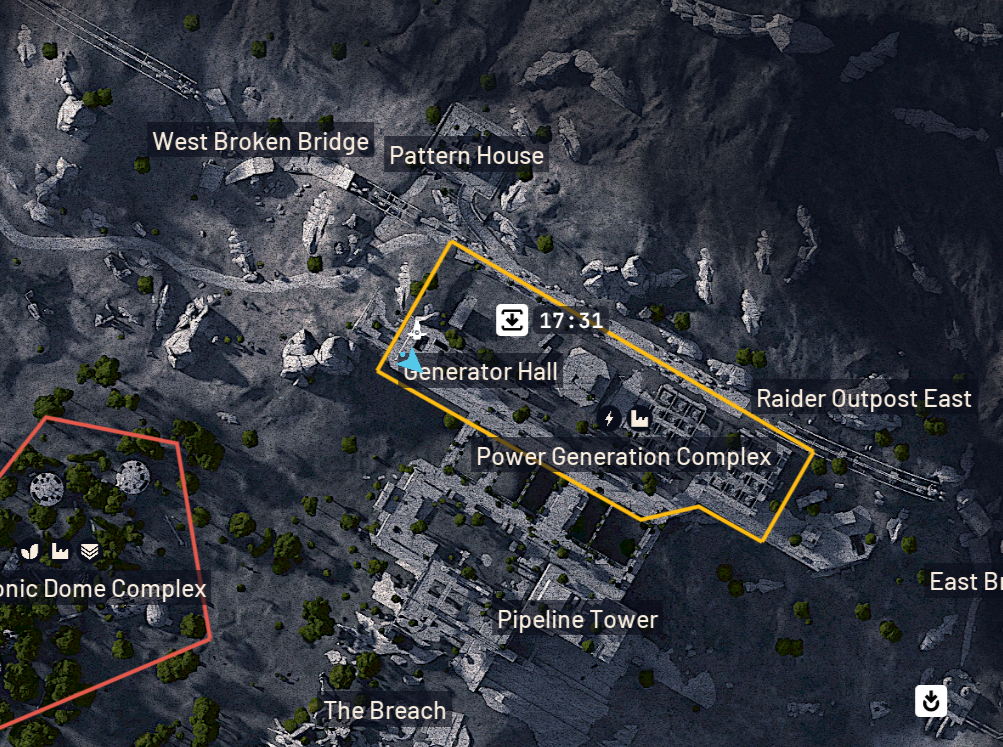This screenshot has height=747, width=1003.
Task: Select the Power Generation Complex label
Action: 623,457
